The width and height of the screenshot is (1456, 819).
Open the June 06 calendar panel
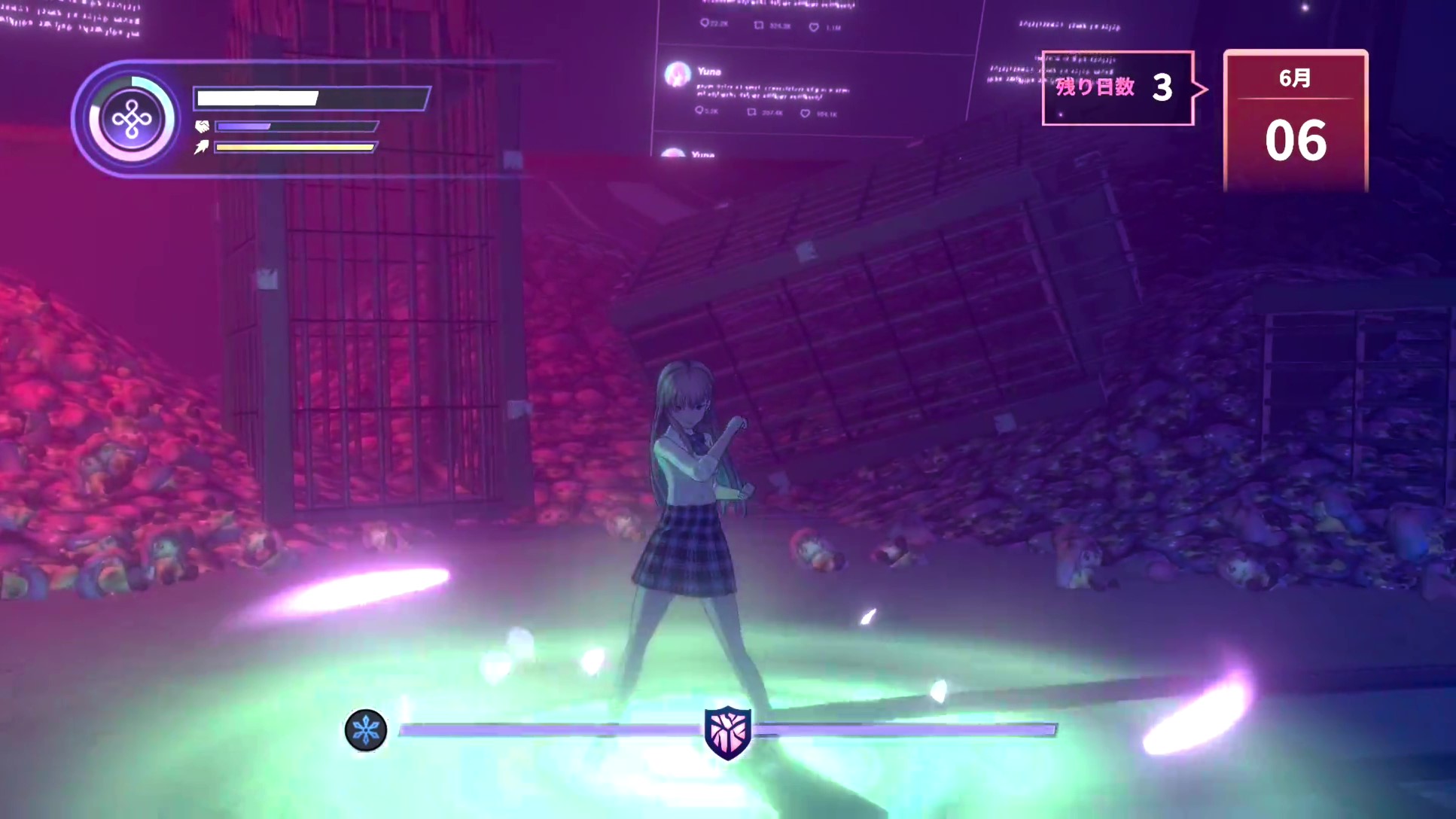click(1295, 120)
